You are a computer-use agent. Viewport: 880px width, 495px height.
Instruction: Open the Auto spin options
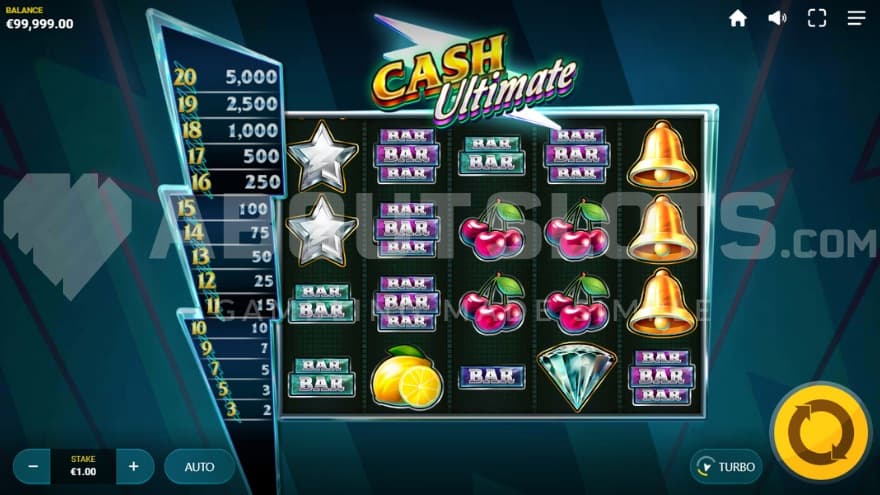pyautogui.click(x=199, y=466)
